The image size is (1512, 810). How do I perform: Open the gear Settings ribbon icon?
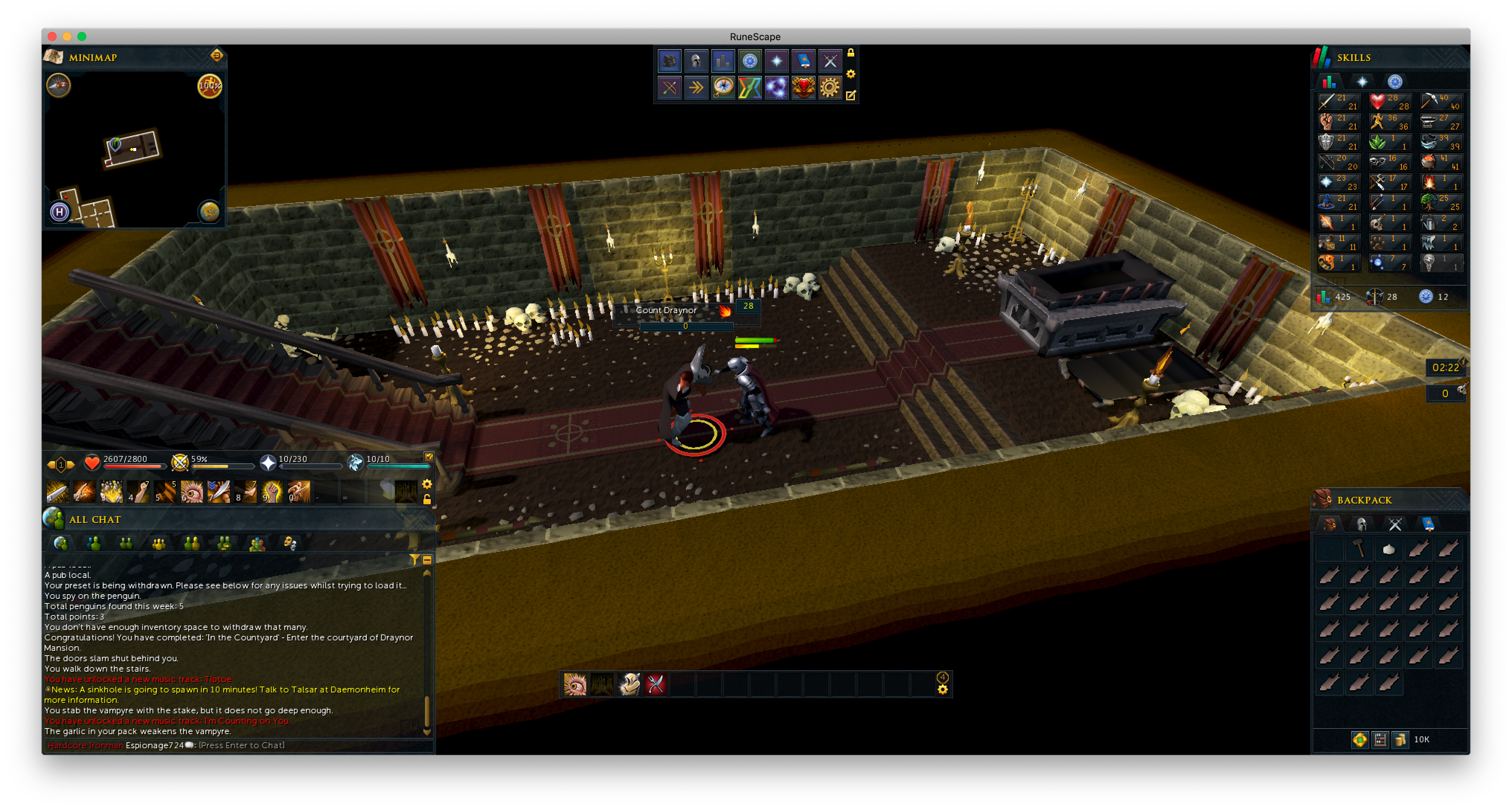(x=830, y=87)
